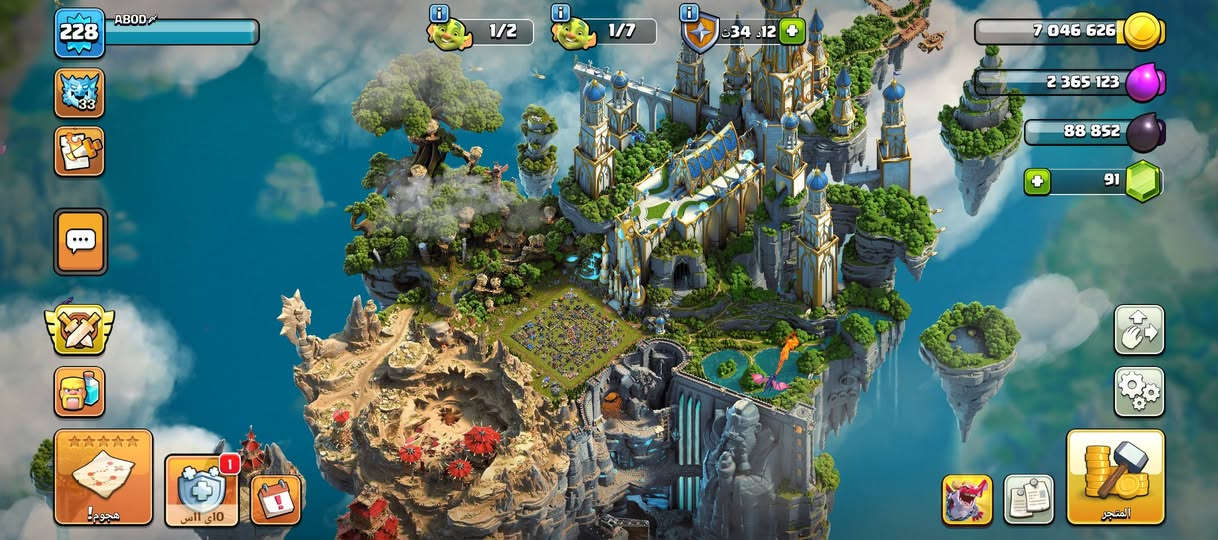The height and width of the screenshot is (540, 1218).
Task: Add gems with the green plus
Action: (1037, 182)
